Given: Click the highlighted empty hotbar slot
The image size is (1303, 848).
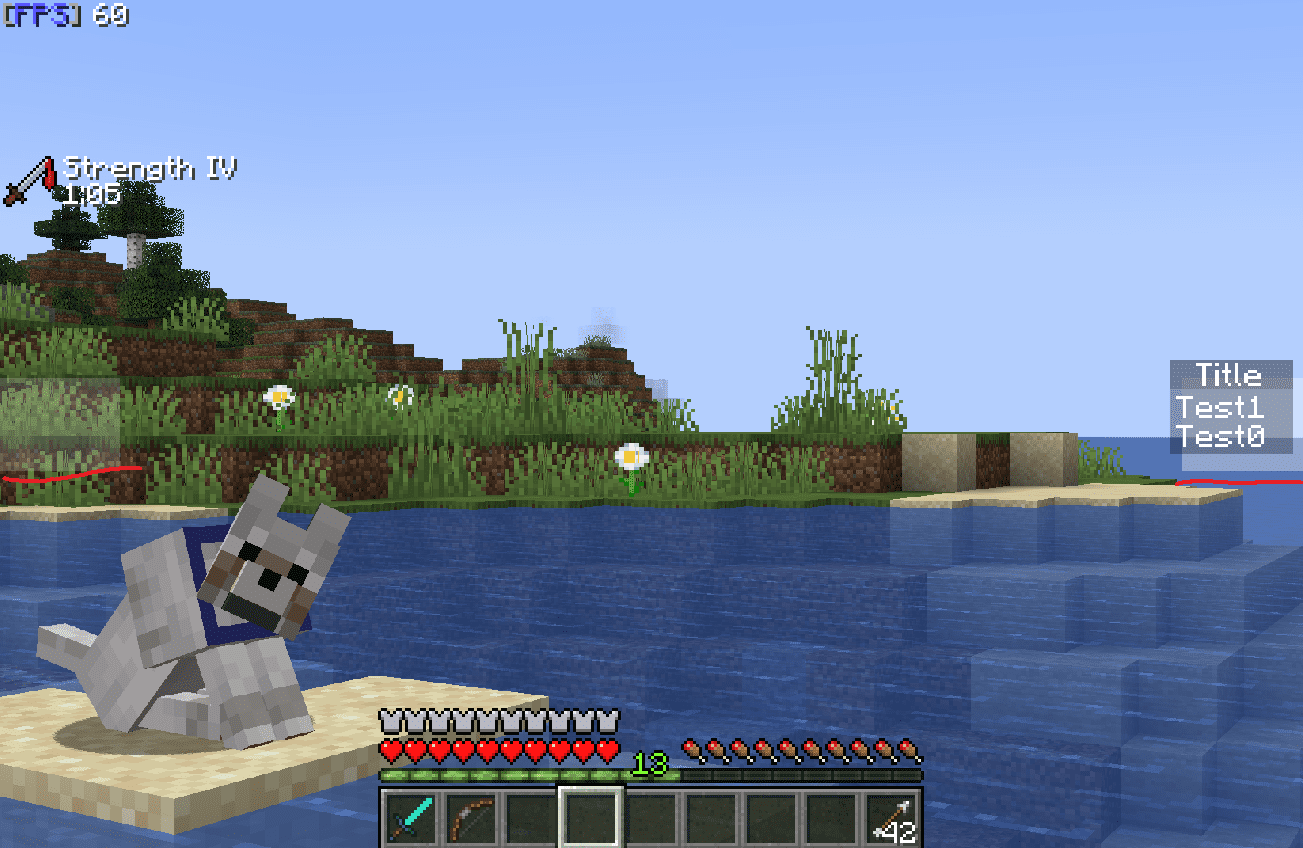Looking at the screenshot, I should click(591, 819).
